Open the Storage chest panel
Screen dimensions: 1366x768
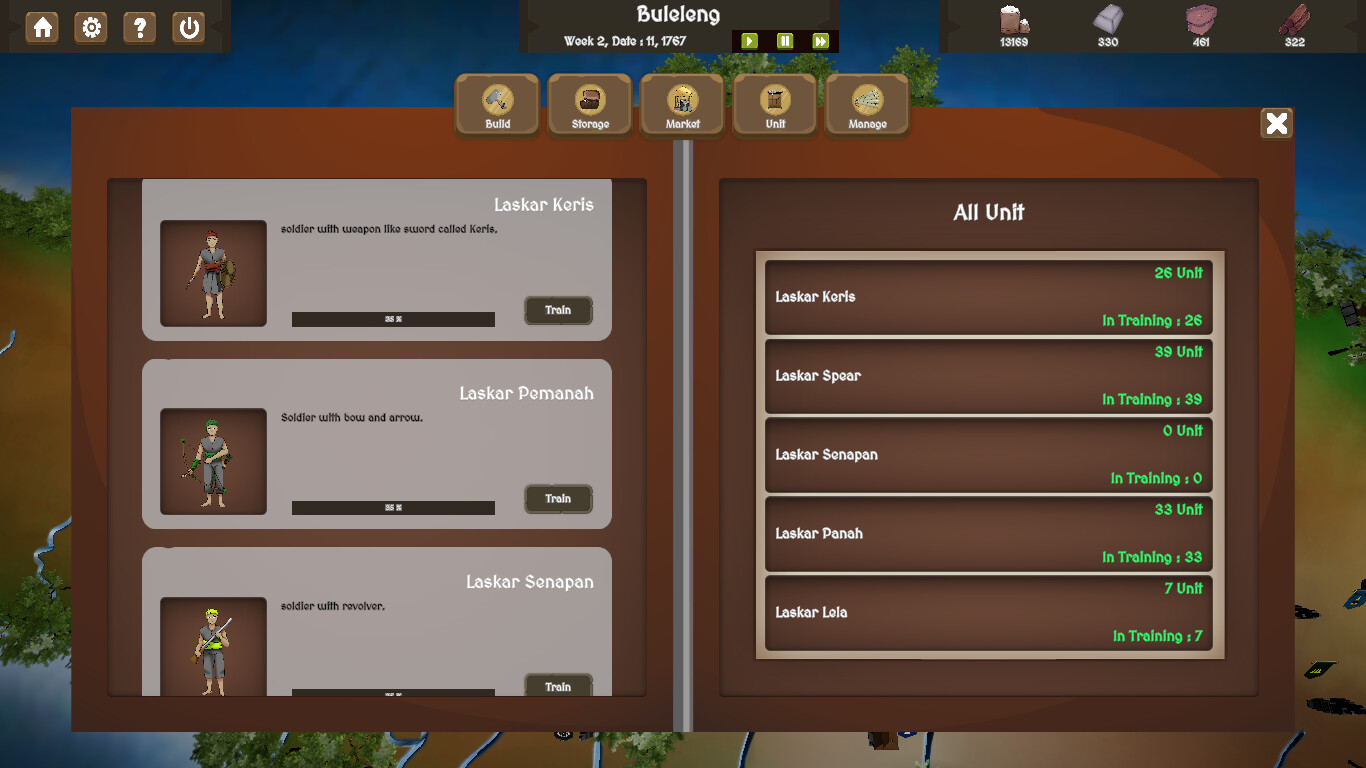[590, 104]
